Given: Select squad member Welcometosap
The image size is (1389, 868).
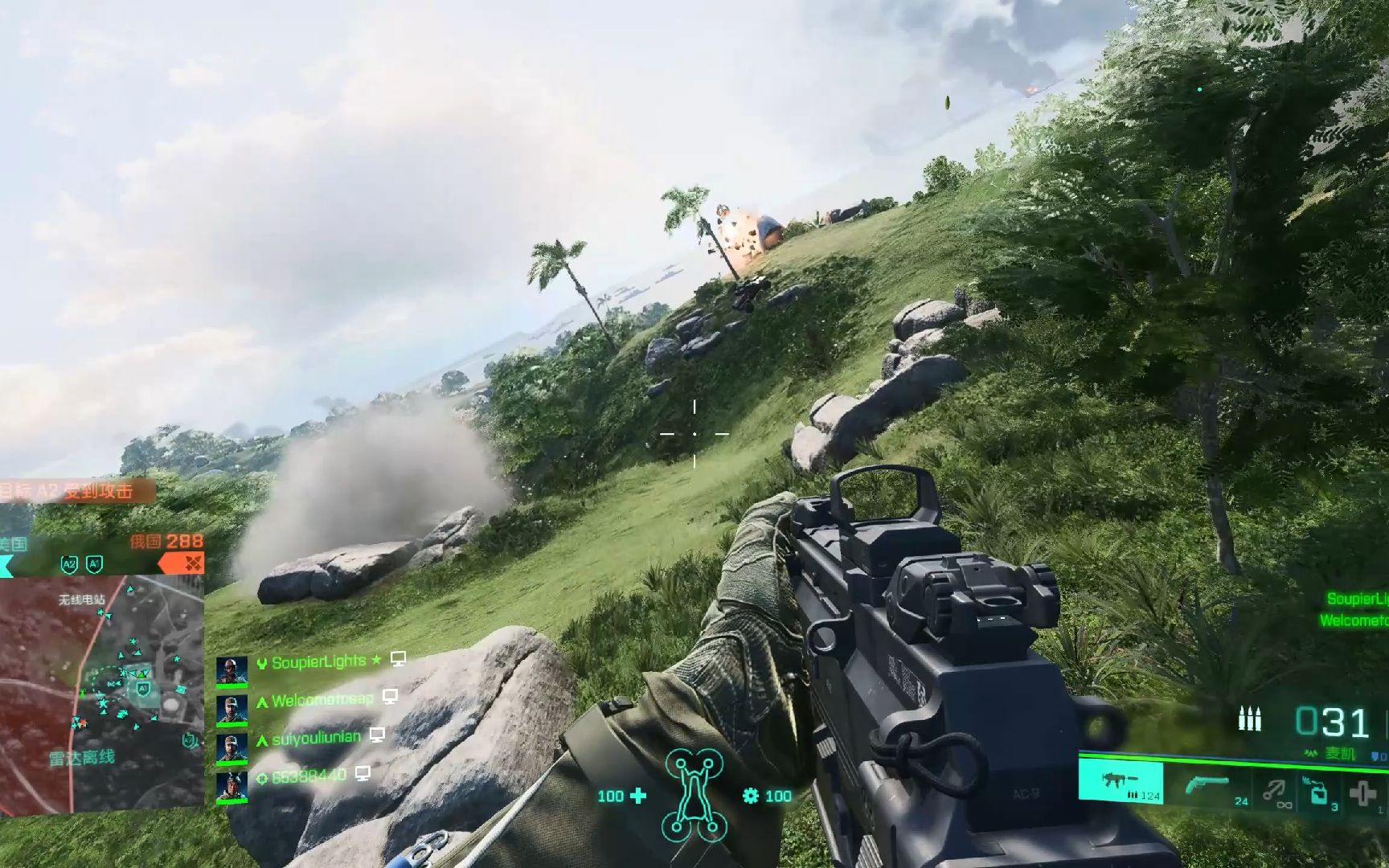Looking at the screenshot, I should (322, 700).
